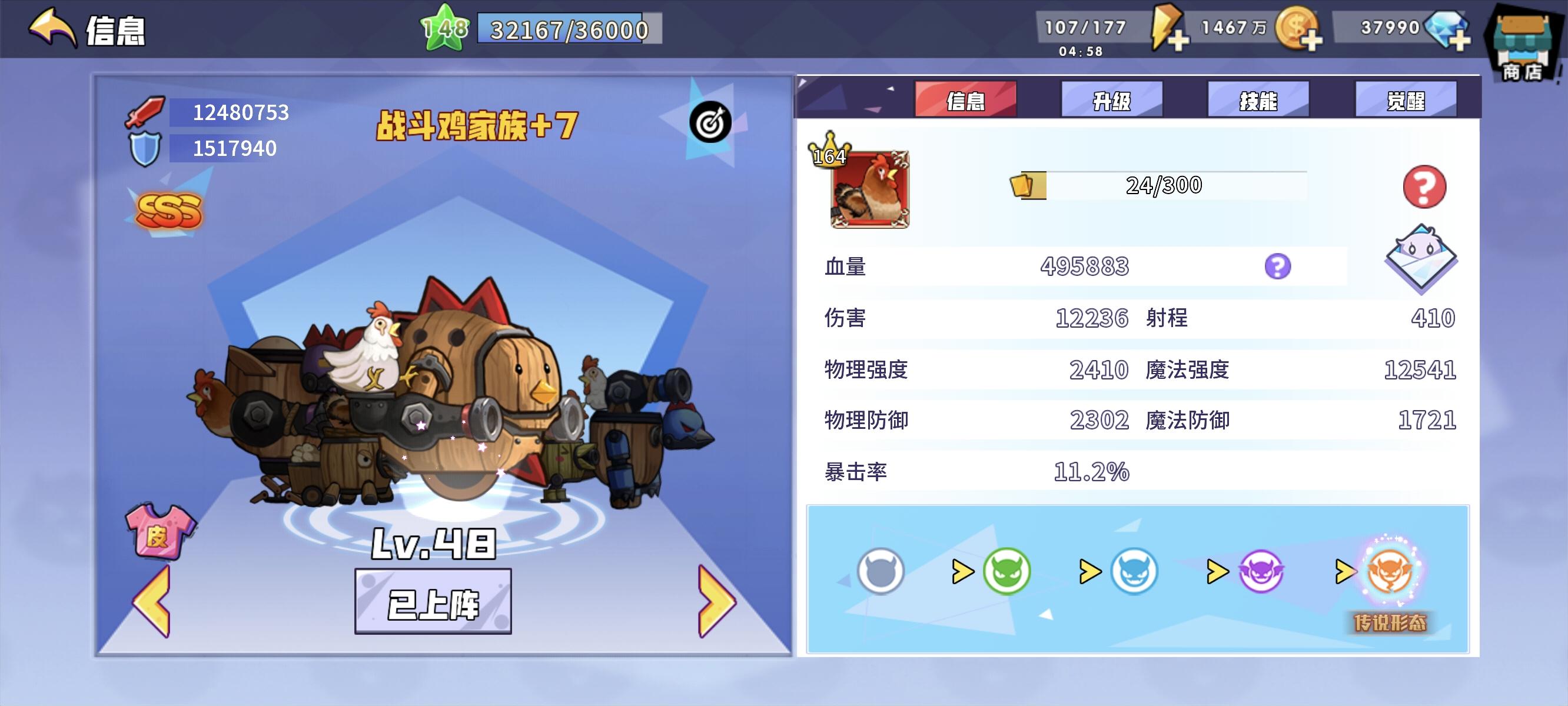This screenshot has height=706, width=1568.
Task: Open the 觉醒 tab
Action: click(x=1406, y=101)
